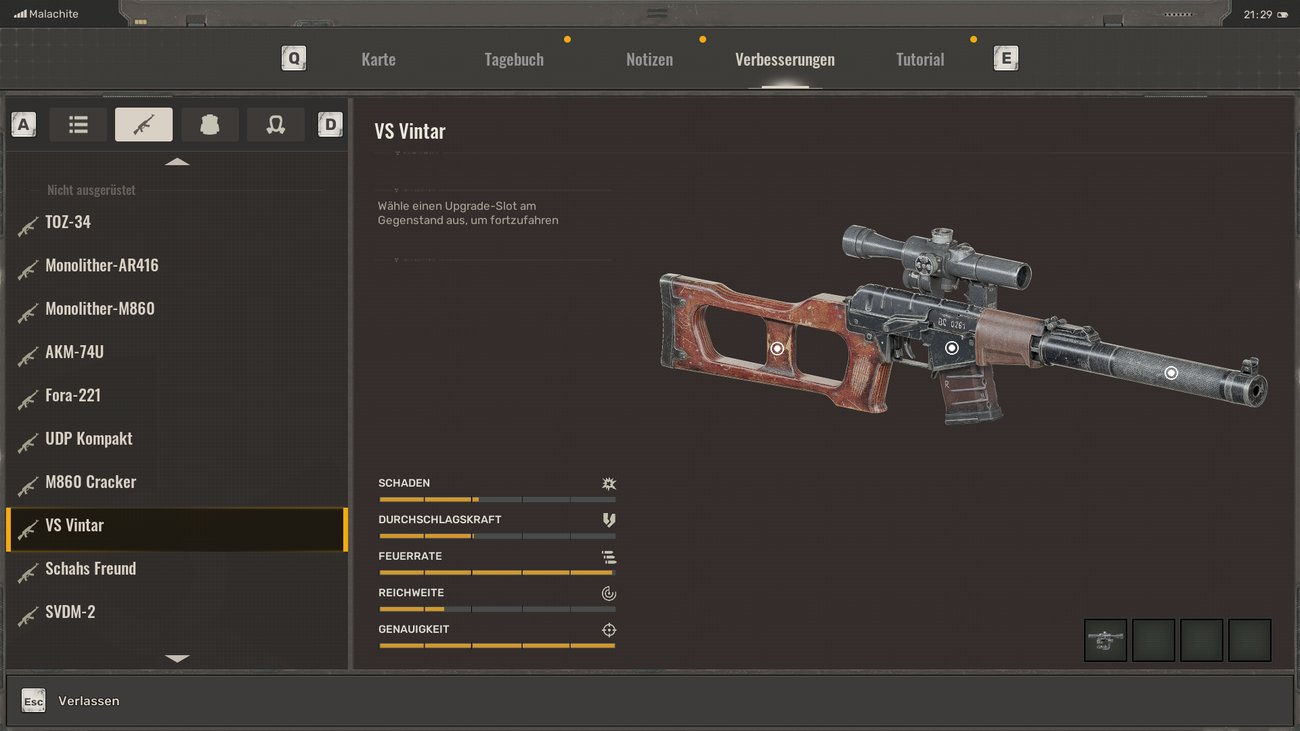Open the armor category in the upgrade sidebar
The width and height of the screenshot is (1300, 731).
(209, 124)
